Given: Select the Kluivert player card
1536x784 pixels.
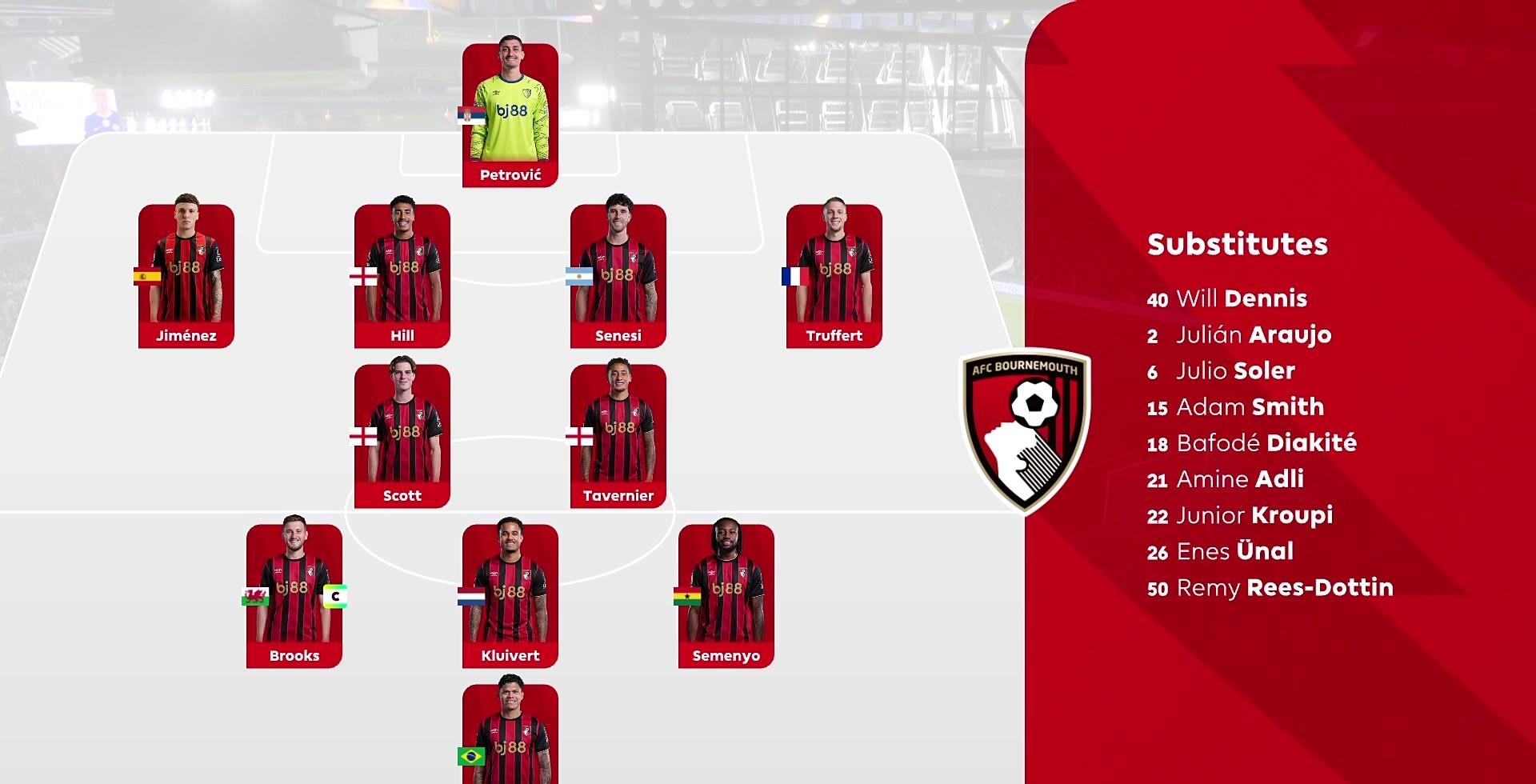Looking at the screenshot, I should (x=510, y=595).
